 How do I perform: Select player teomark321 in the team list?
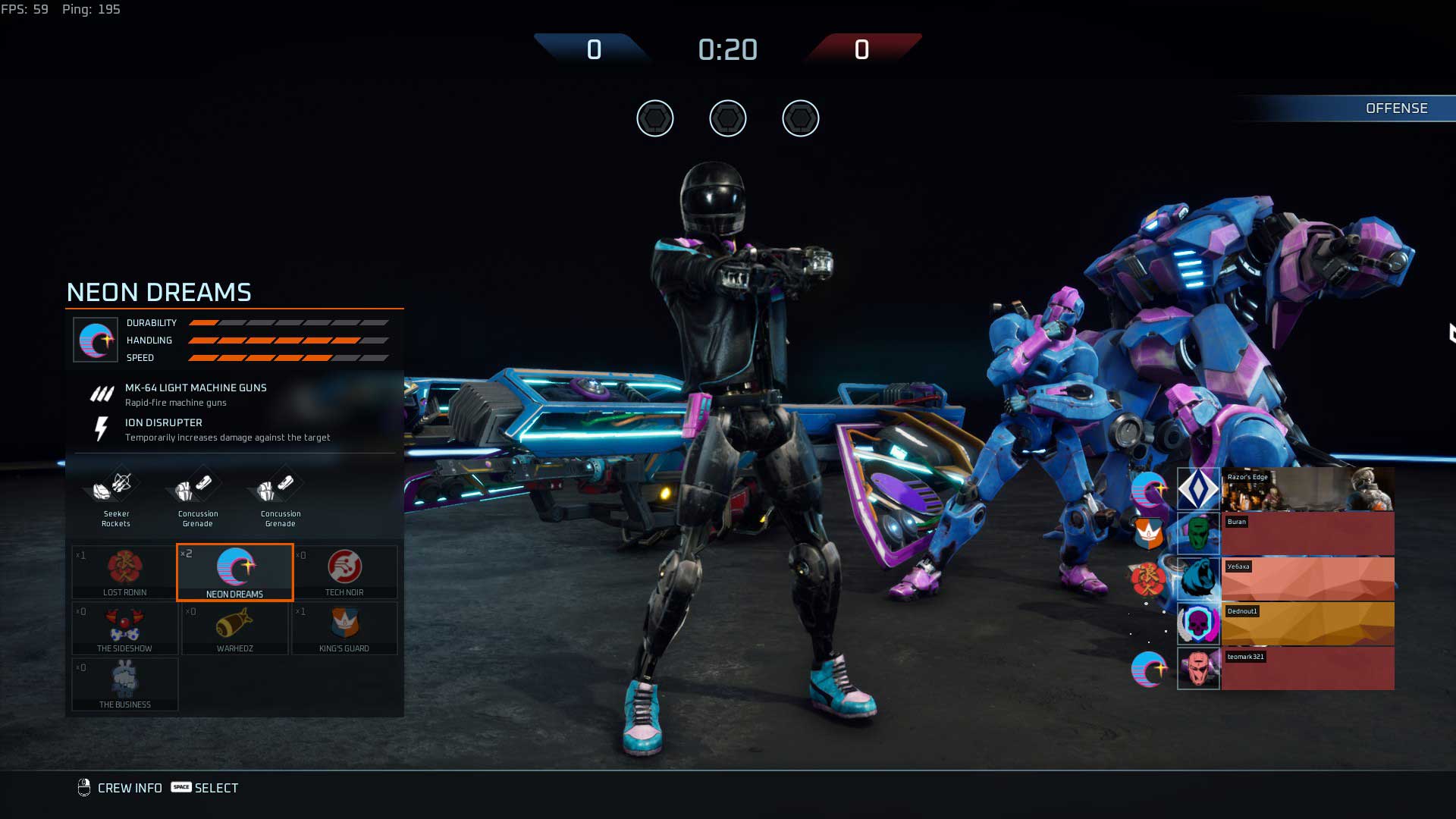pyautogui.click(x=1285, y=668)
